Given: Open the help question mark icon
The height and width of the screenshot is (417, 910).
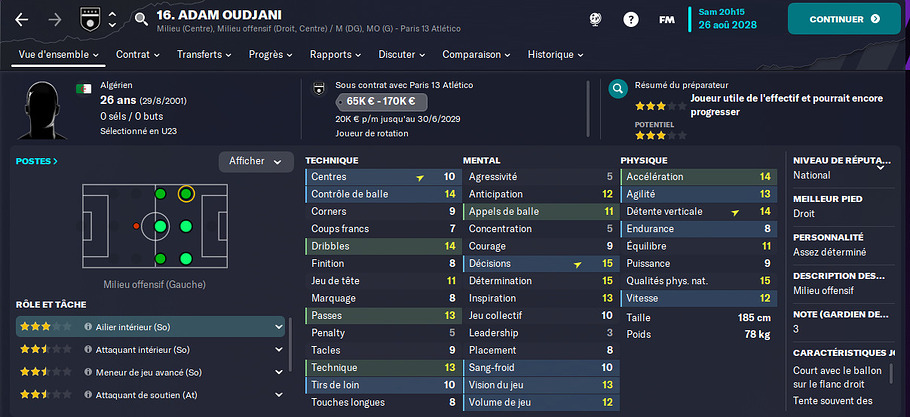Looking at the screenshot, I should (x=631, y=19).
